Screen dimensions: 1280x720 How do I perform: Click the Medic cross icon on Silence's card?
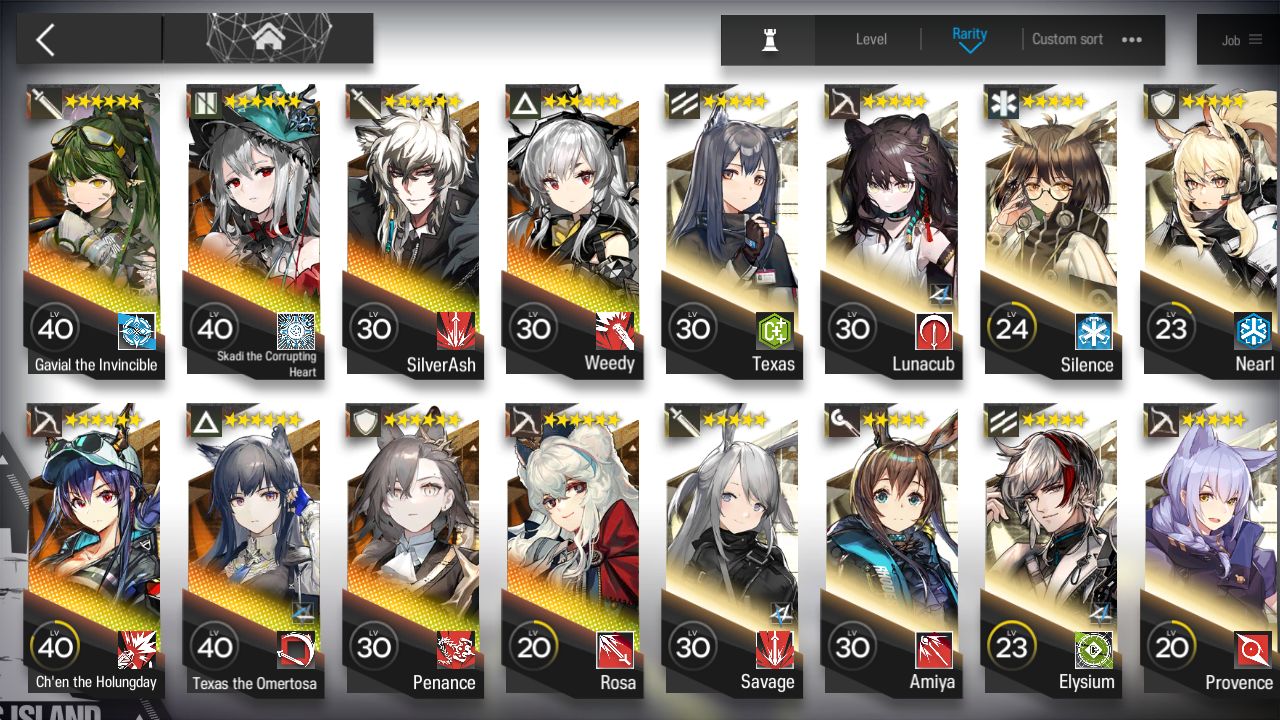coord(1001,101)
